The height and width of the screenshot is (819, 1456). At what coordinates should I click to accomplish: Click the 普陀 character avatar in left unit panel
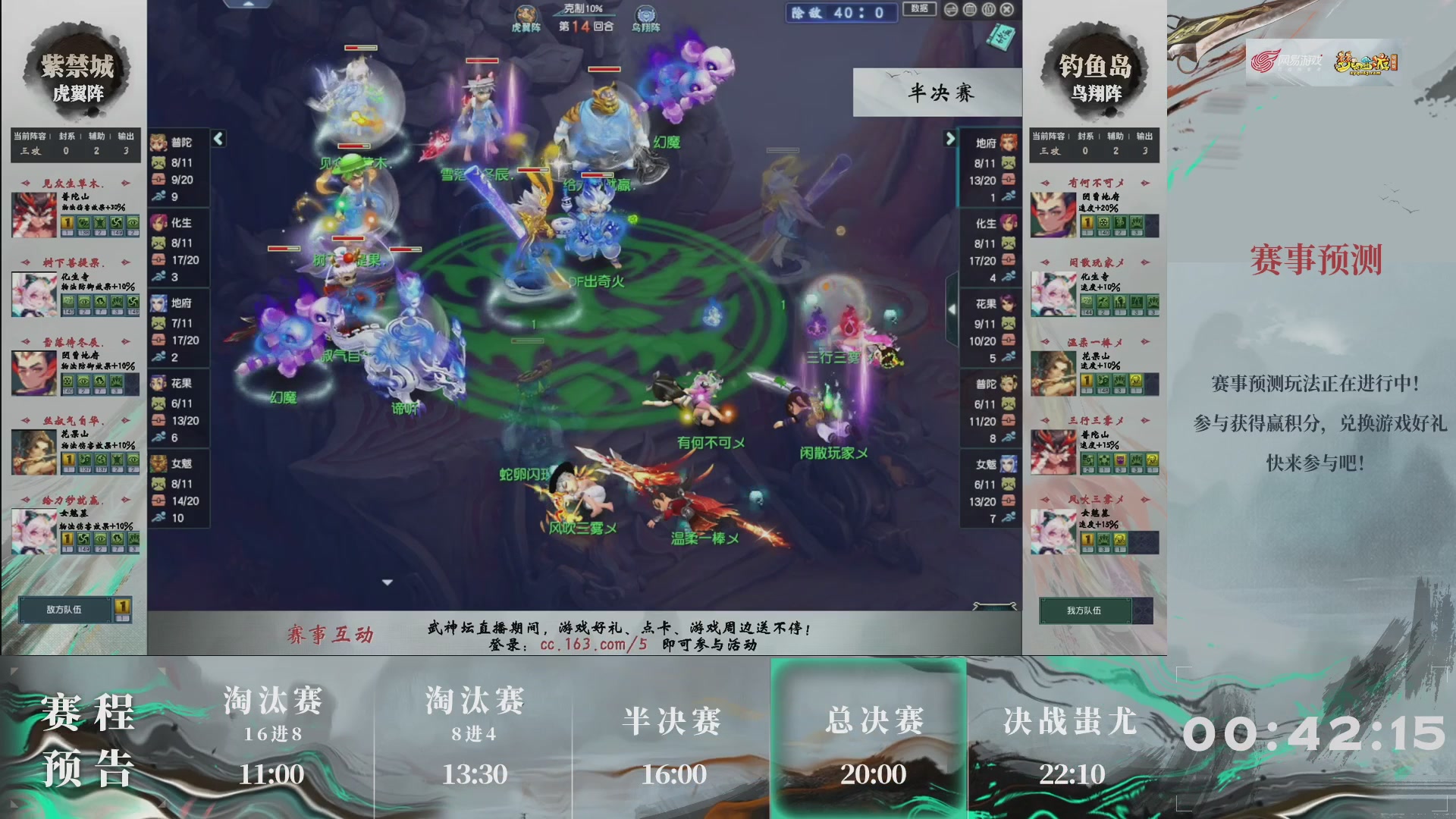tap(159, 141)
